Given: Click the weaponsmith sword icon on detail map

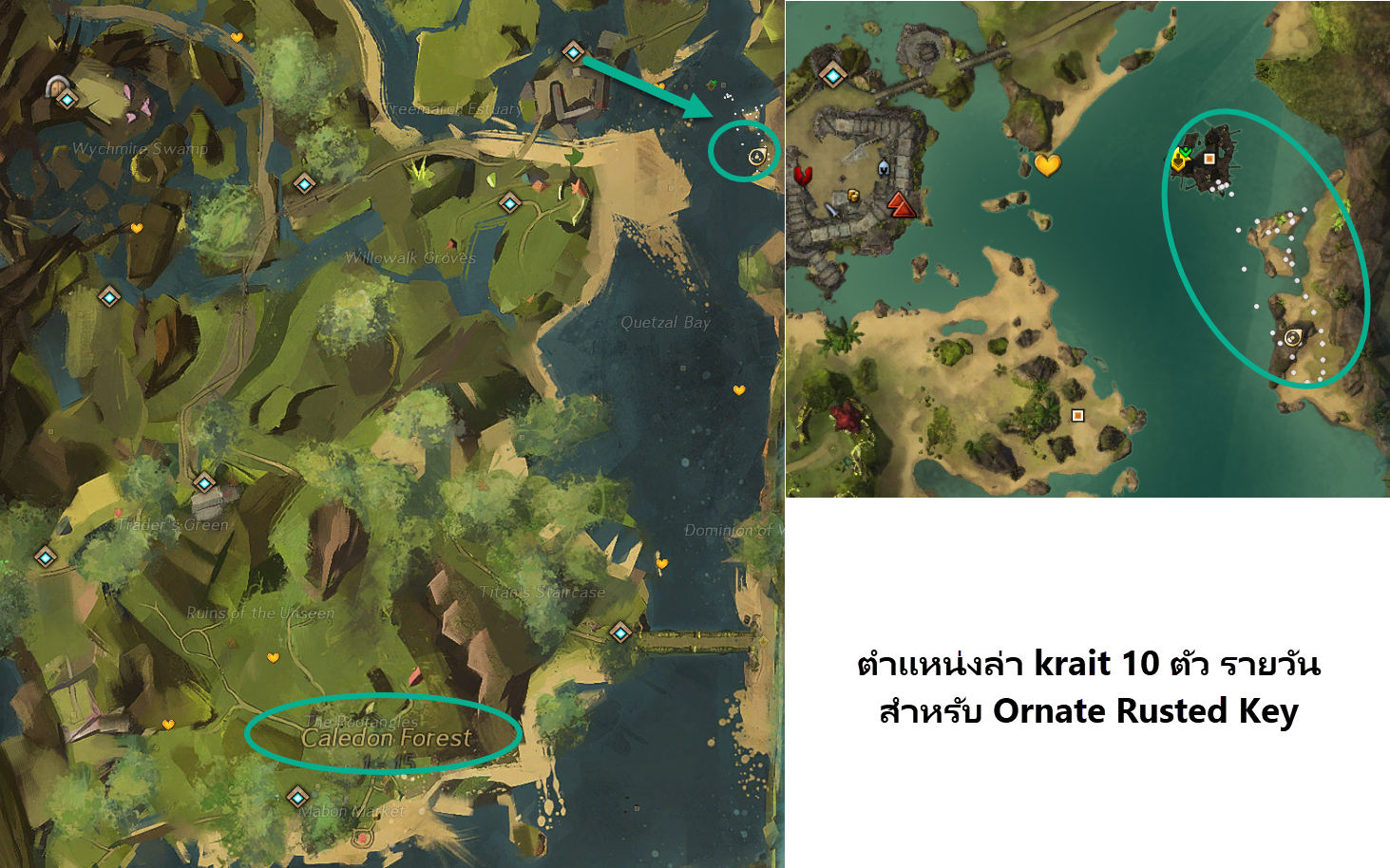Looking at the screenshot, I should pos(832,210).
